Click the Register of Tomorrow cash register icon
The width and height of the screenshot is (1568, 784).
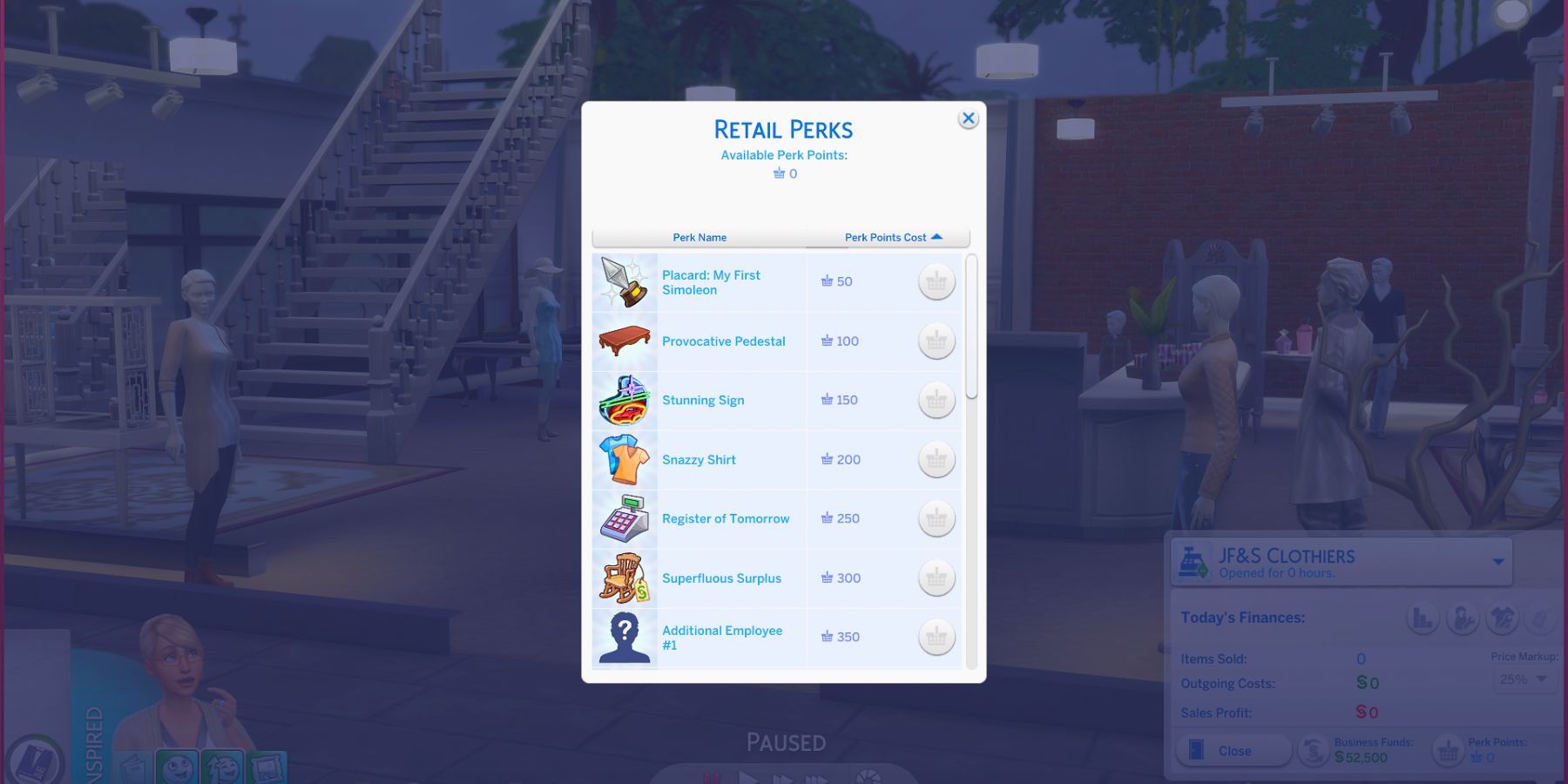coord(623,518)
